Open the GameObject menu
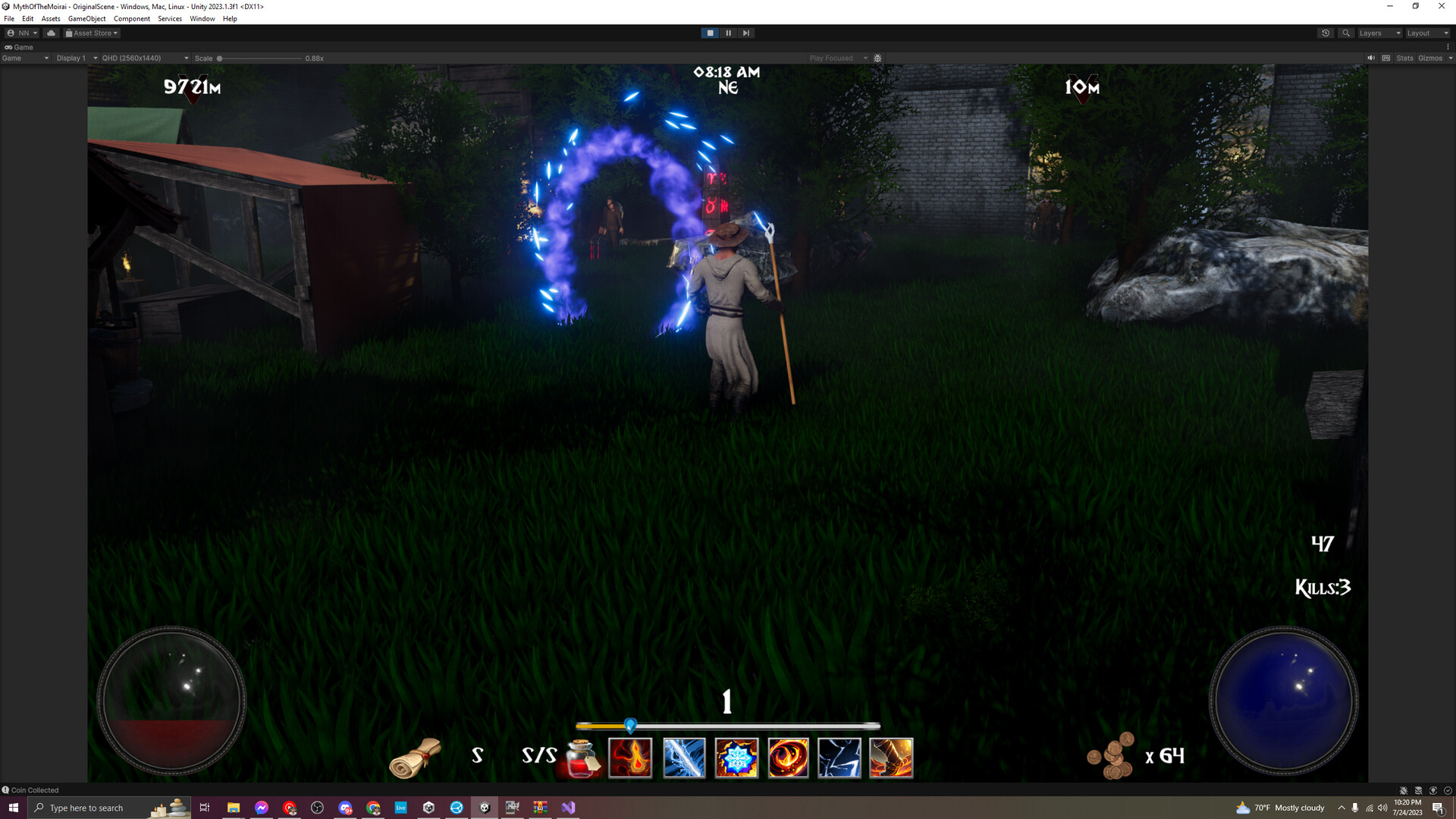This screenshot has width=1456, height=819. pyautogui.click(x=89, y=18)
